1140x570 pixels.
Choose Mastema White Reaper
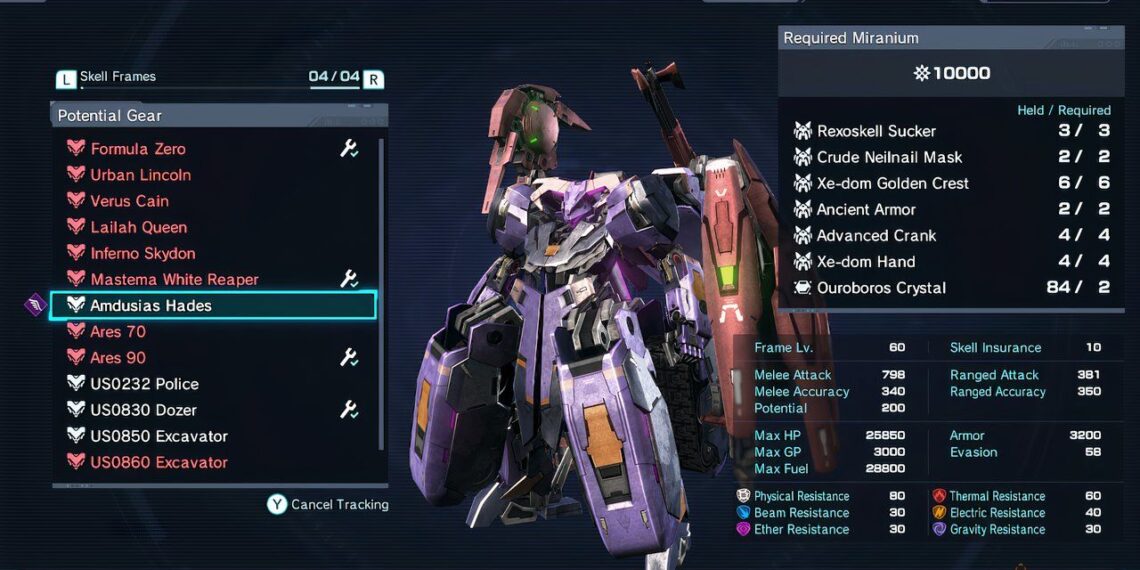(x=174, y=279)
